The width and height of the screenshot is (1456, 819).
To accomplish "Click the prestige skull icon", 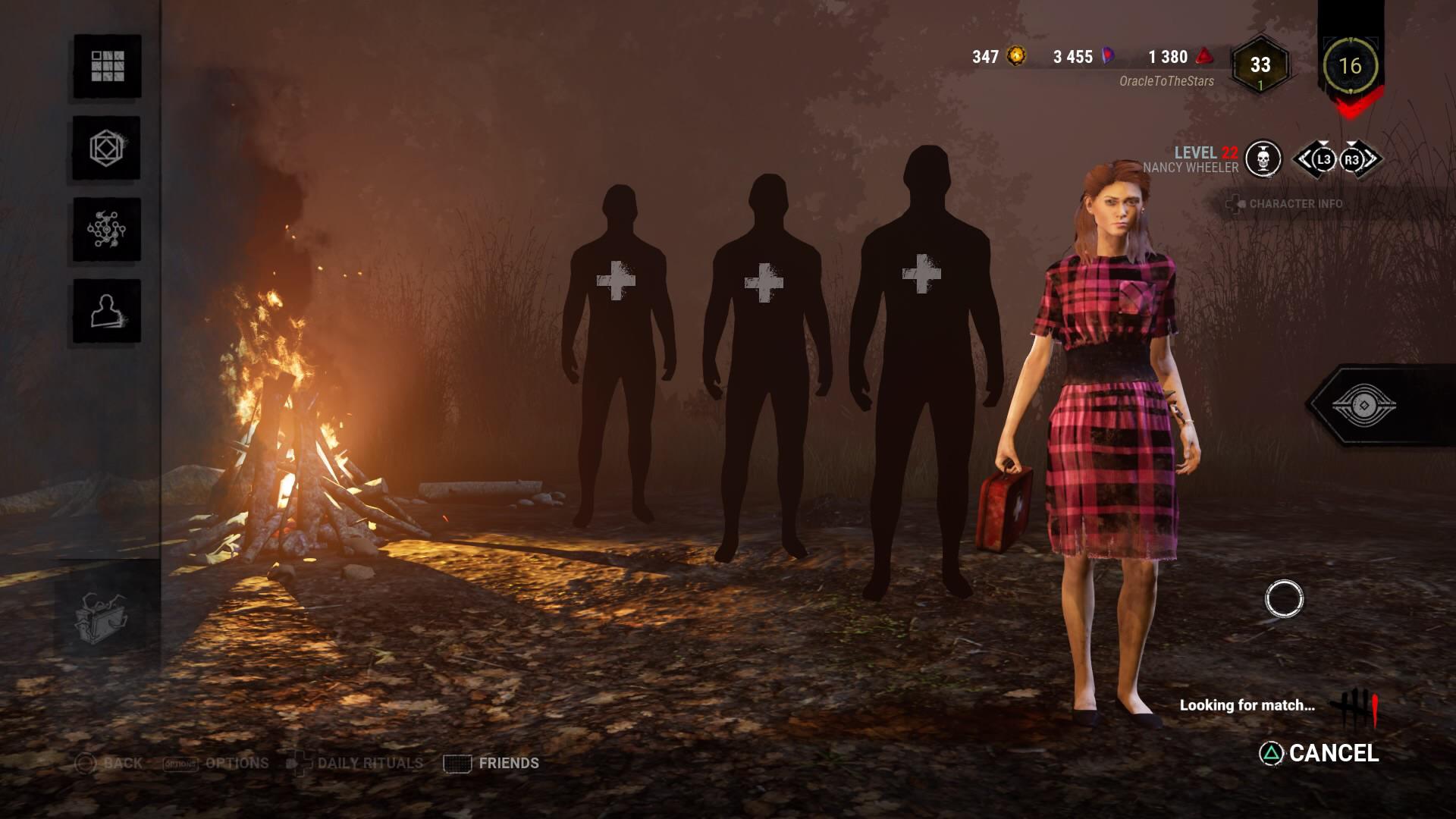I will tap(1263, 159).
